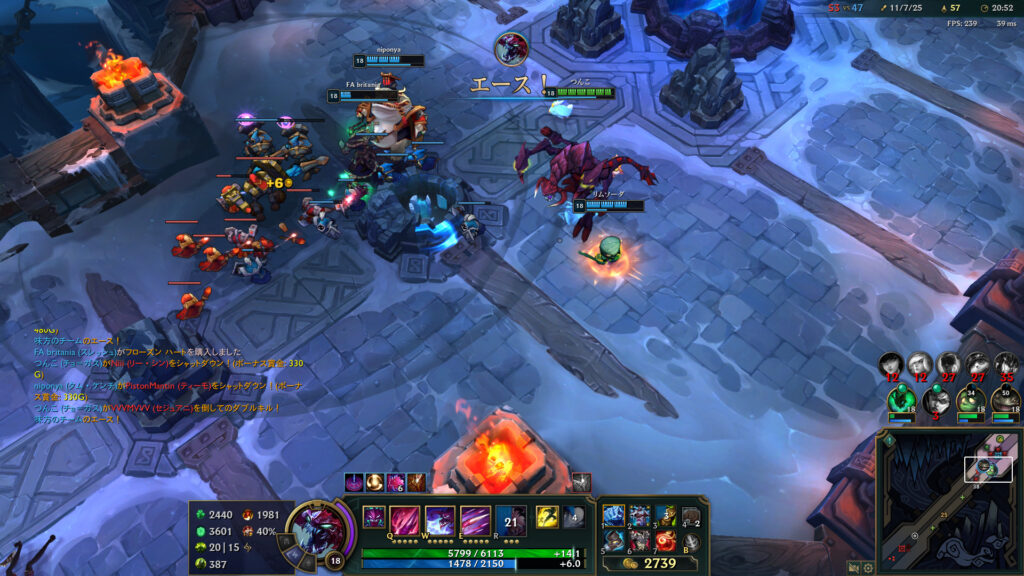1024x576 pixels.
Task: Use the icy blue item in slot 1
Action: (614, 516)
